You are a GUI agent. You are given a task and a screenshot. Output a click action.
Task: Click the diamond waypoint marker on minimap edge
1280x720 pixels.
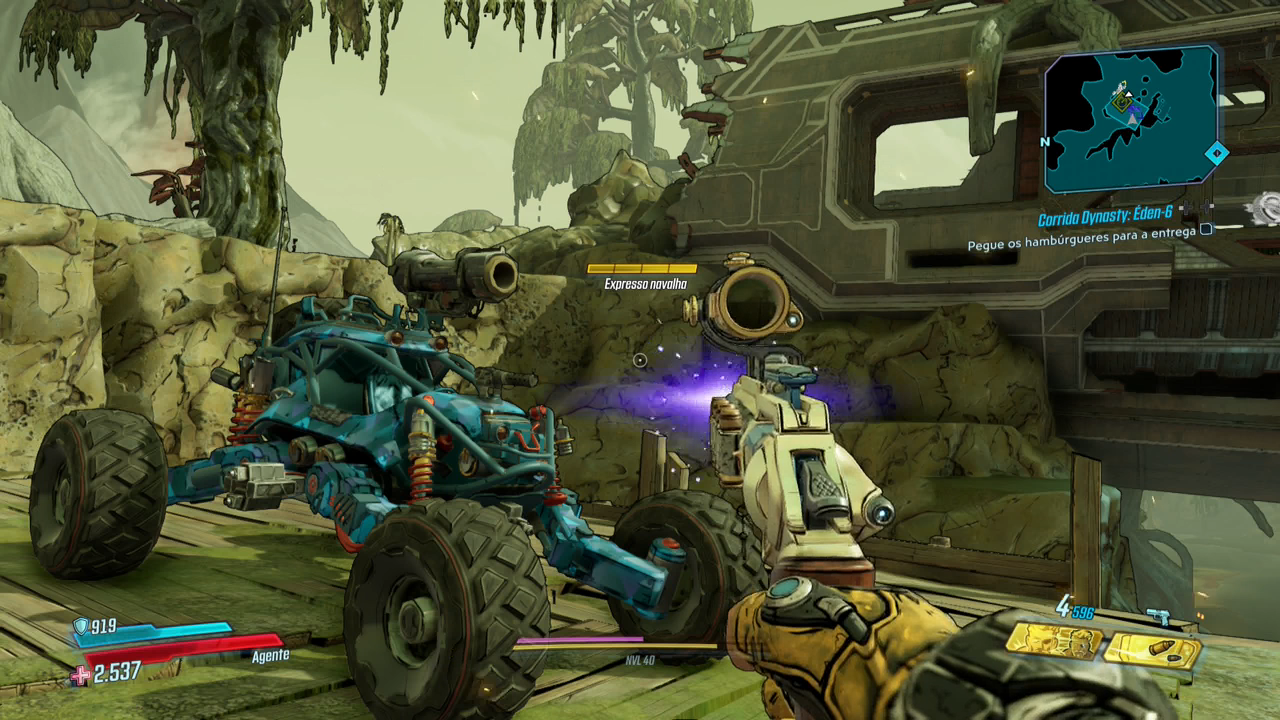click(1216, 153)
